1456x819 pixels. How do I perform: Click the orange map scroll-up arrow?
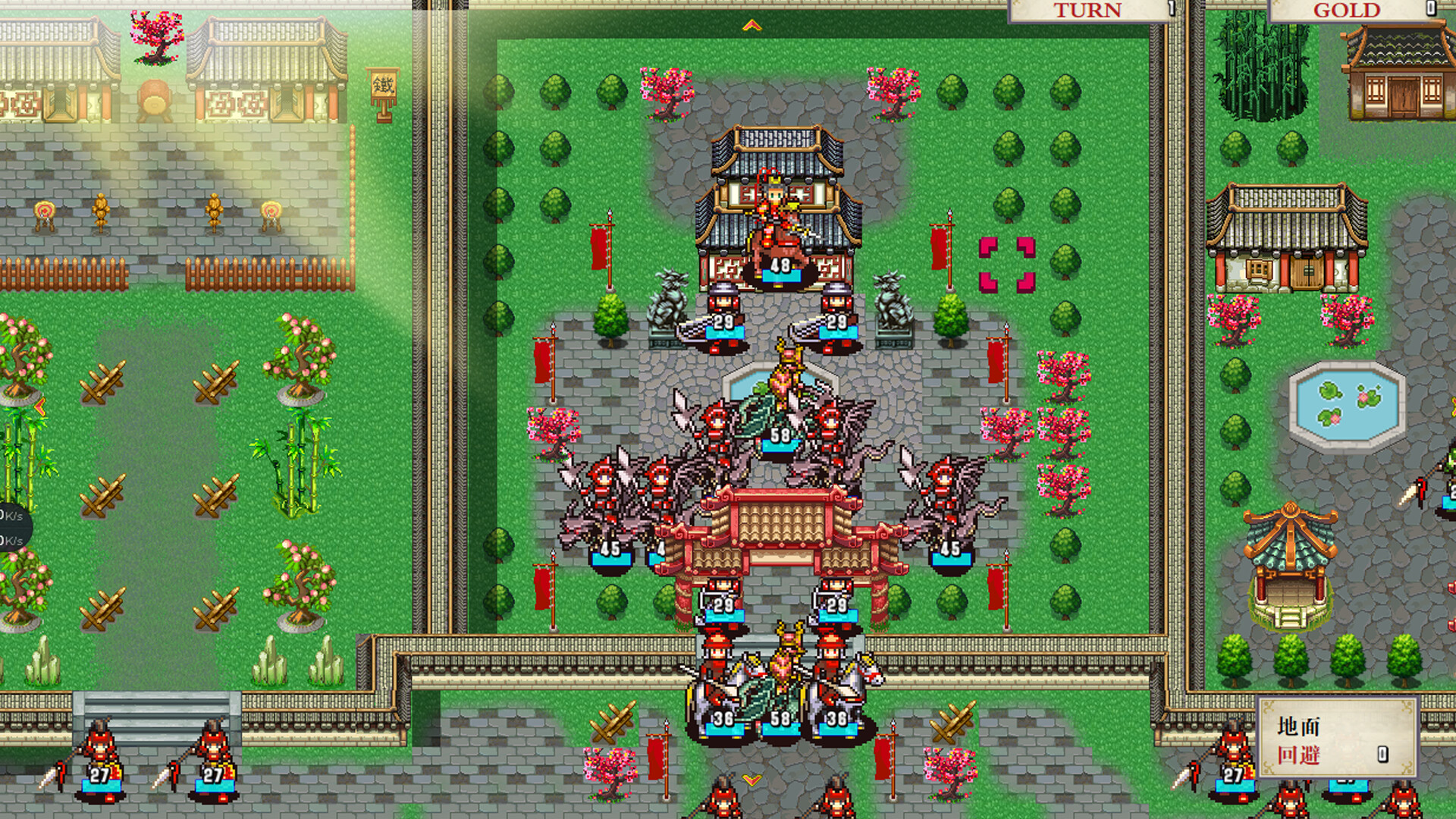[752, 26]
